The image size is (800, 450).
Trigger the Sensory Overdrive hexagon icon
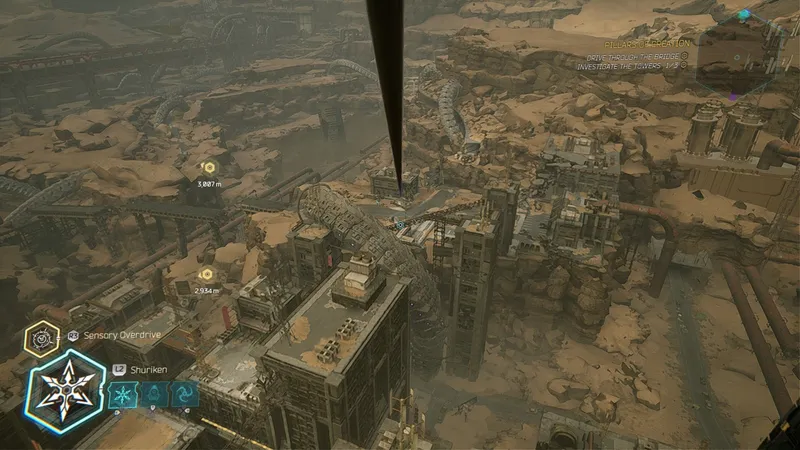[41, 338]
